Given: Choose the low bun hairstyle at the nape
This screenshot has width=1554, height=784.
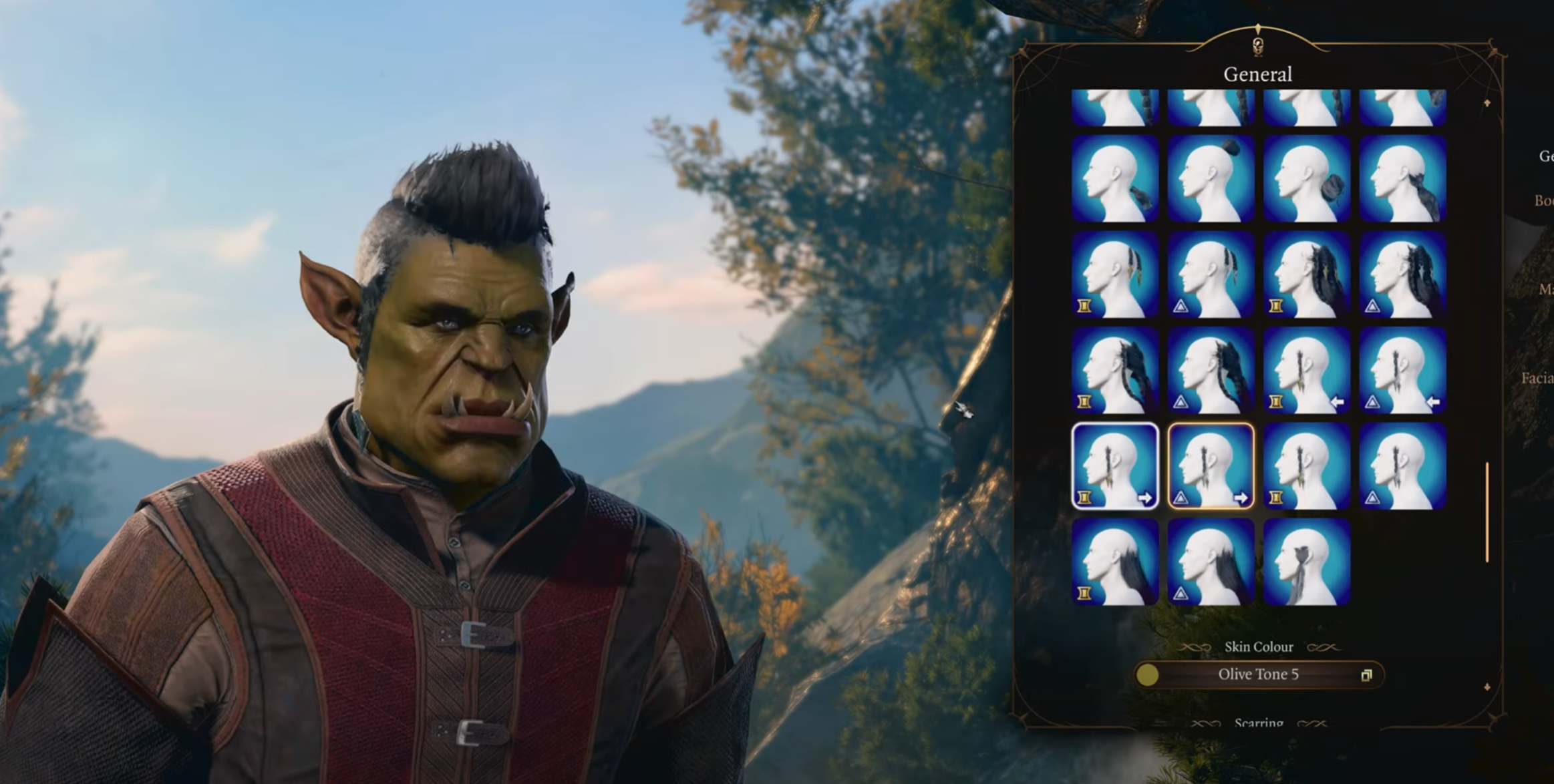Looking at the screenshot, I should [1307, 179].
